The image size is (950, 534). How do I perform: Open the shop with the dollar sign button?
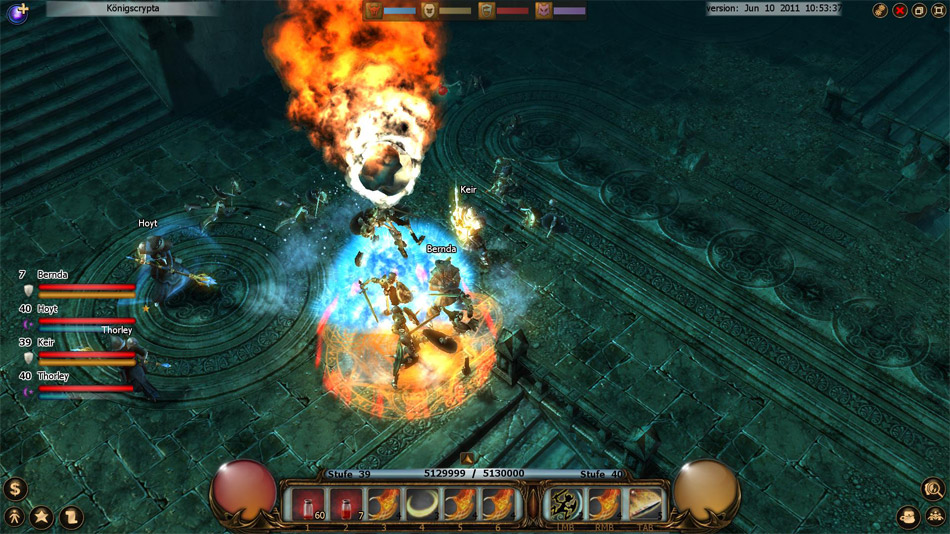point(14,489)
